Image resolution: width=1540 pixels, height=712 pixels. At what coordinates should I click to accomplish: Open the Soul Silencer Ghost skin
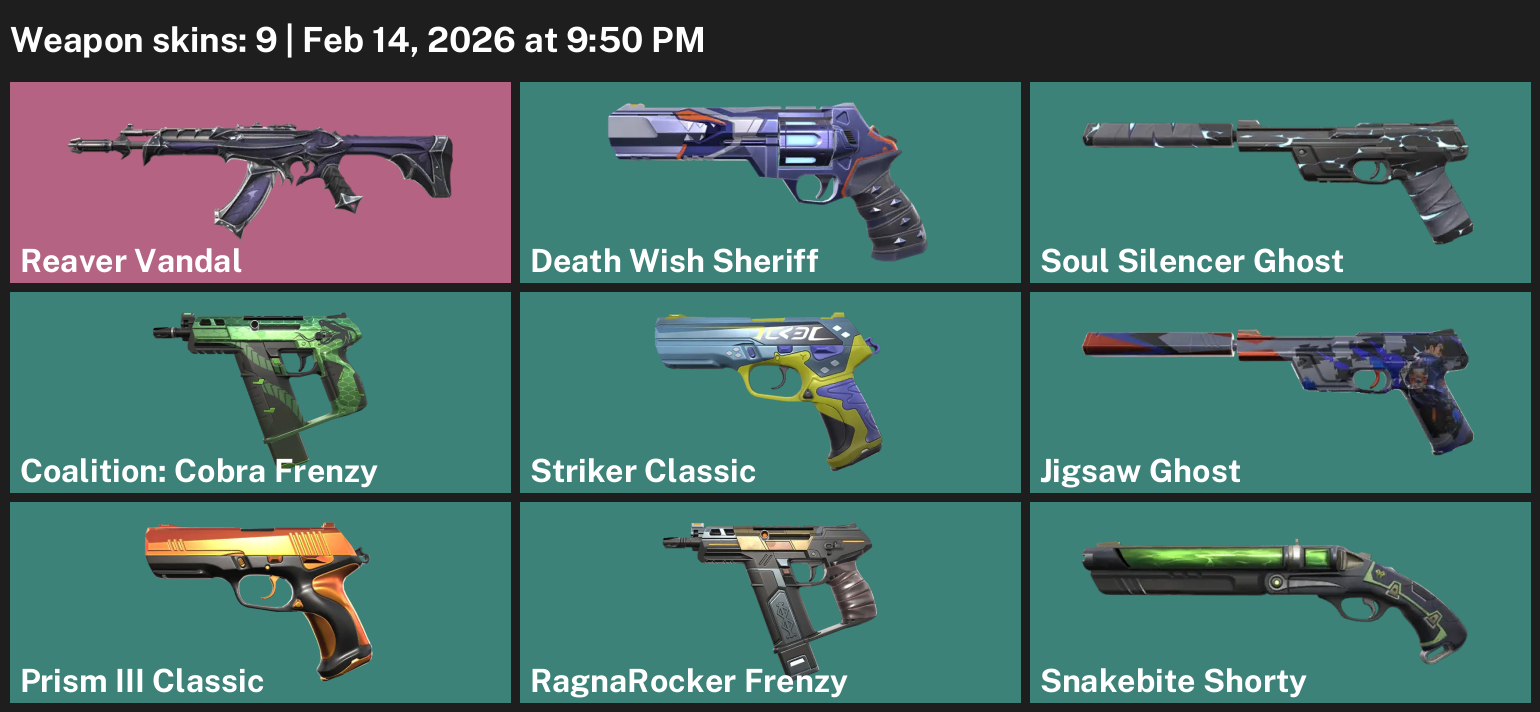(1280, 182)
